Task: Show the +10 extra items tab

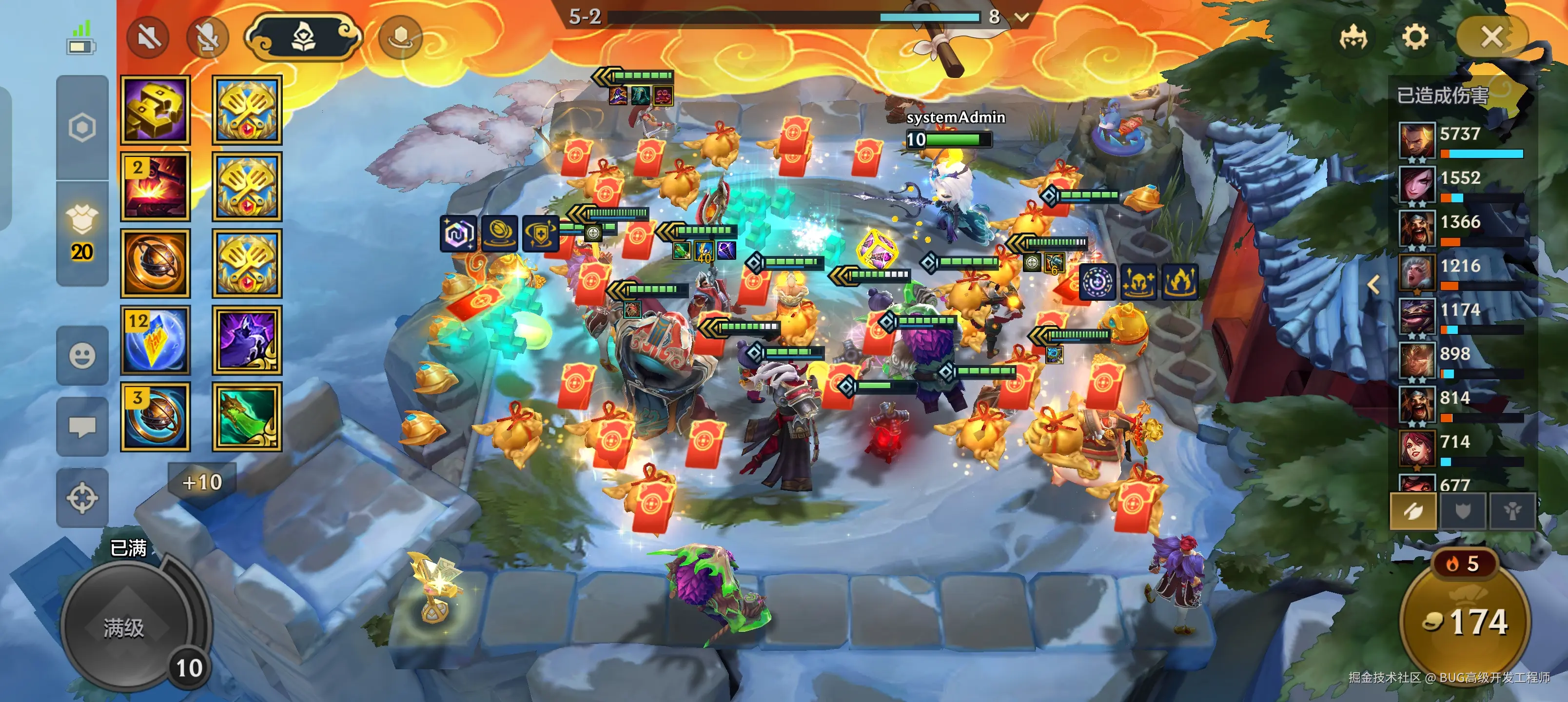Action: tap(202, 483)
